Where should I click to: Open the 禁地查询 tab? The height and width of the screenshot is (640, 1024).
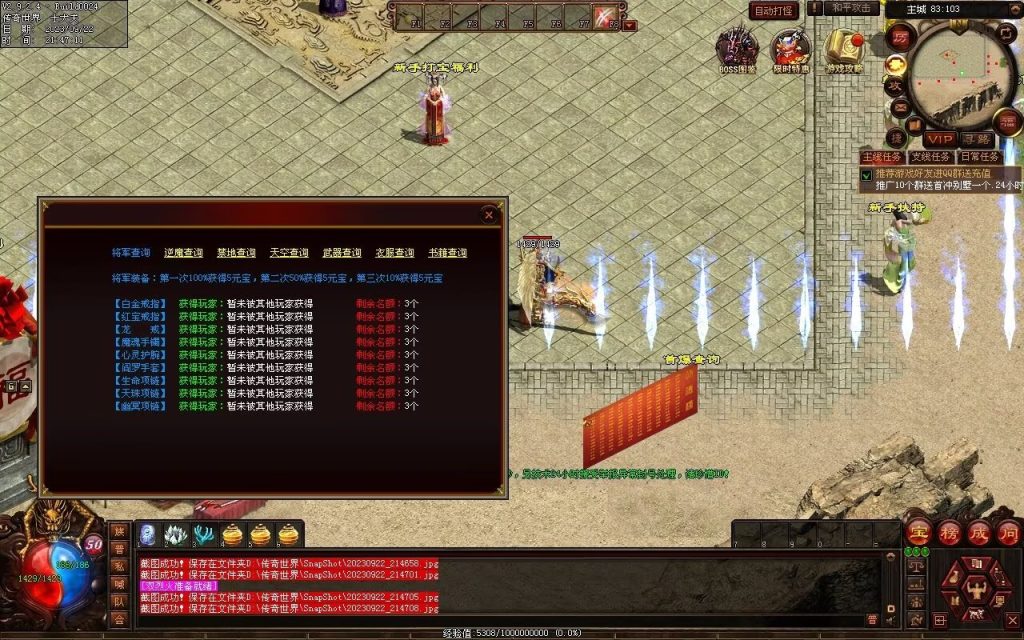coord(236,253)
